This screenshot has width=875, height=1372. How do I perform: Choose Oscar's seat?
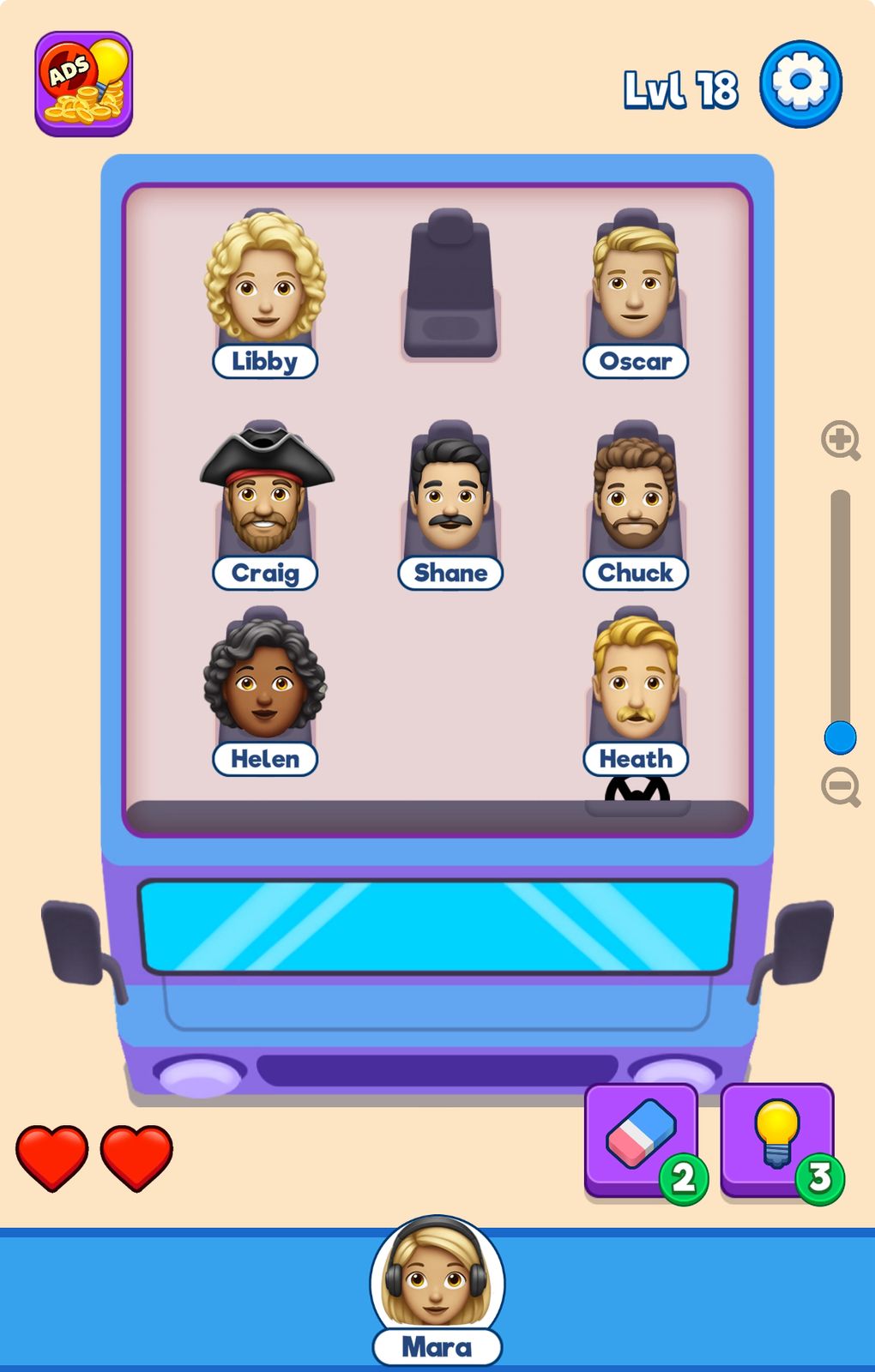636,287
